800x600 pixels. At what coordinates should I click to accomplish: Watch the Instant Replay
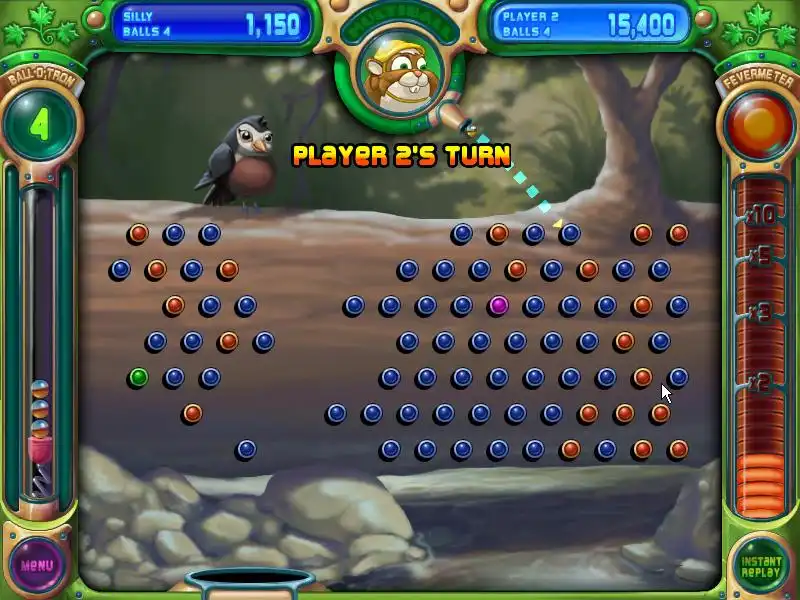coord(760,565)
